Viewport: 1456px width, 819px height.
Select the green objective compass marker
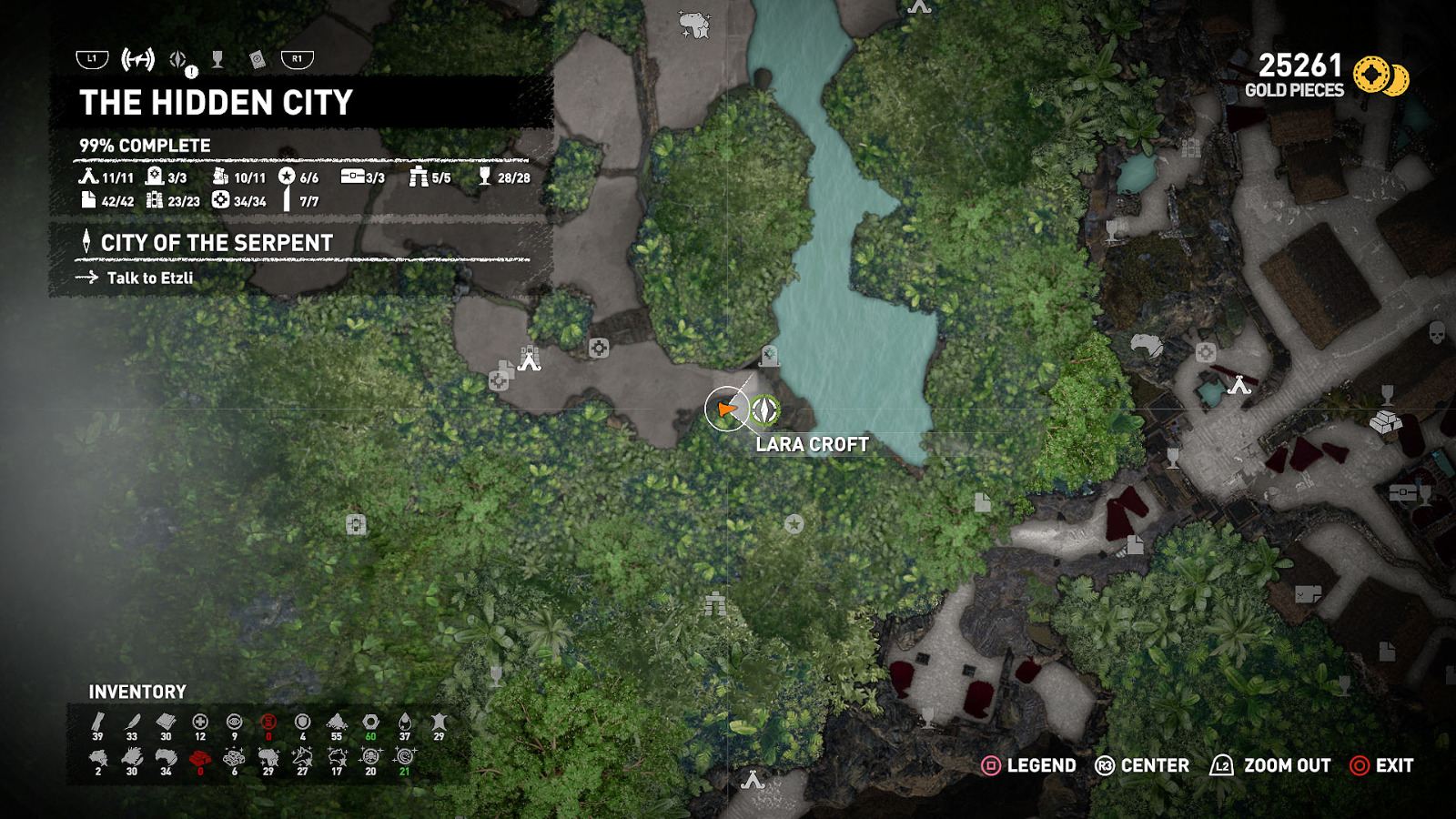[766, 410]
